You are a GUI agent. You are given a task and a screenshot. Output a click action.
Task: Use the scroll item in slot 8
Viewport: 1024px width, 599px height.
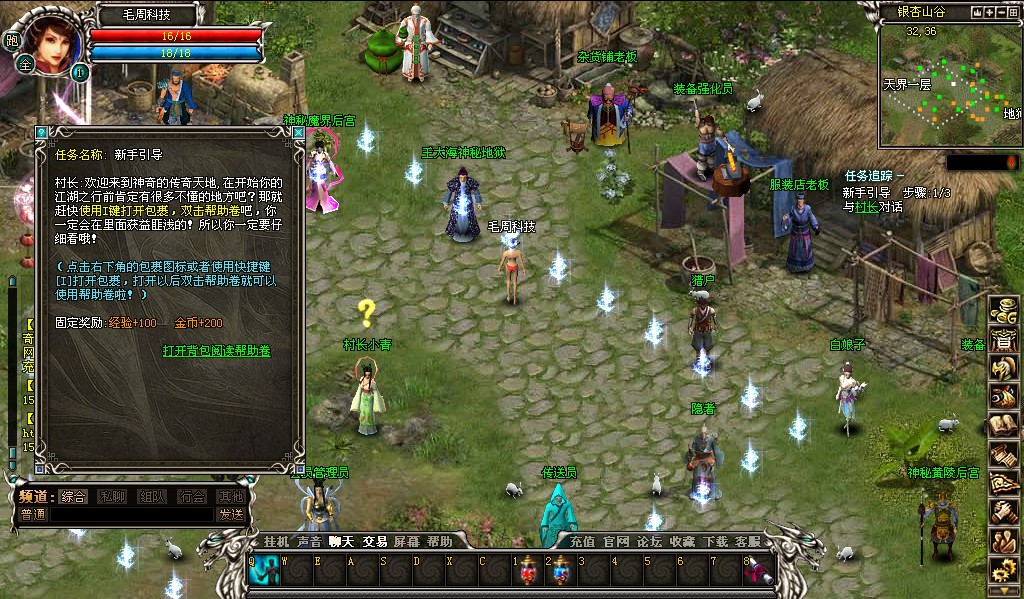point(760,572)
